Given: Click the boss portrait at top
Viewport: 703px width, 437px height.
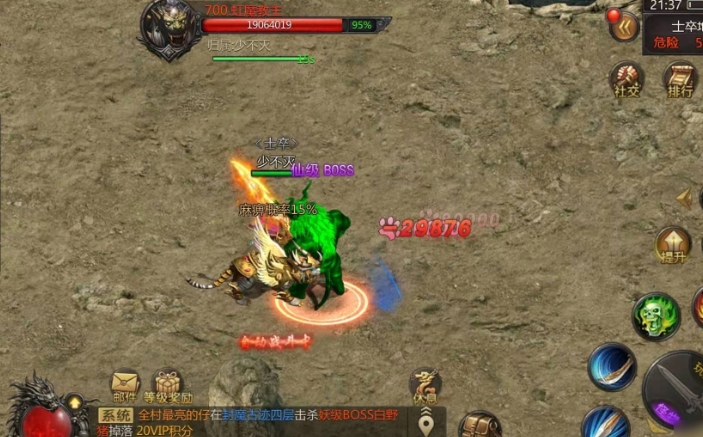Looking at the screenshot, I should tap(169, 27).
